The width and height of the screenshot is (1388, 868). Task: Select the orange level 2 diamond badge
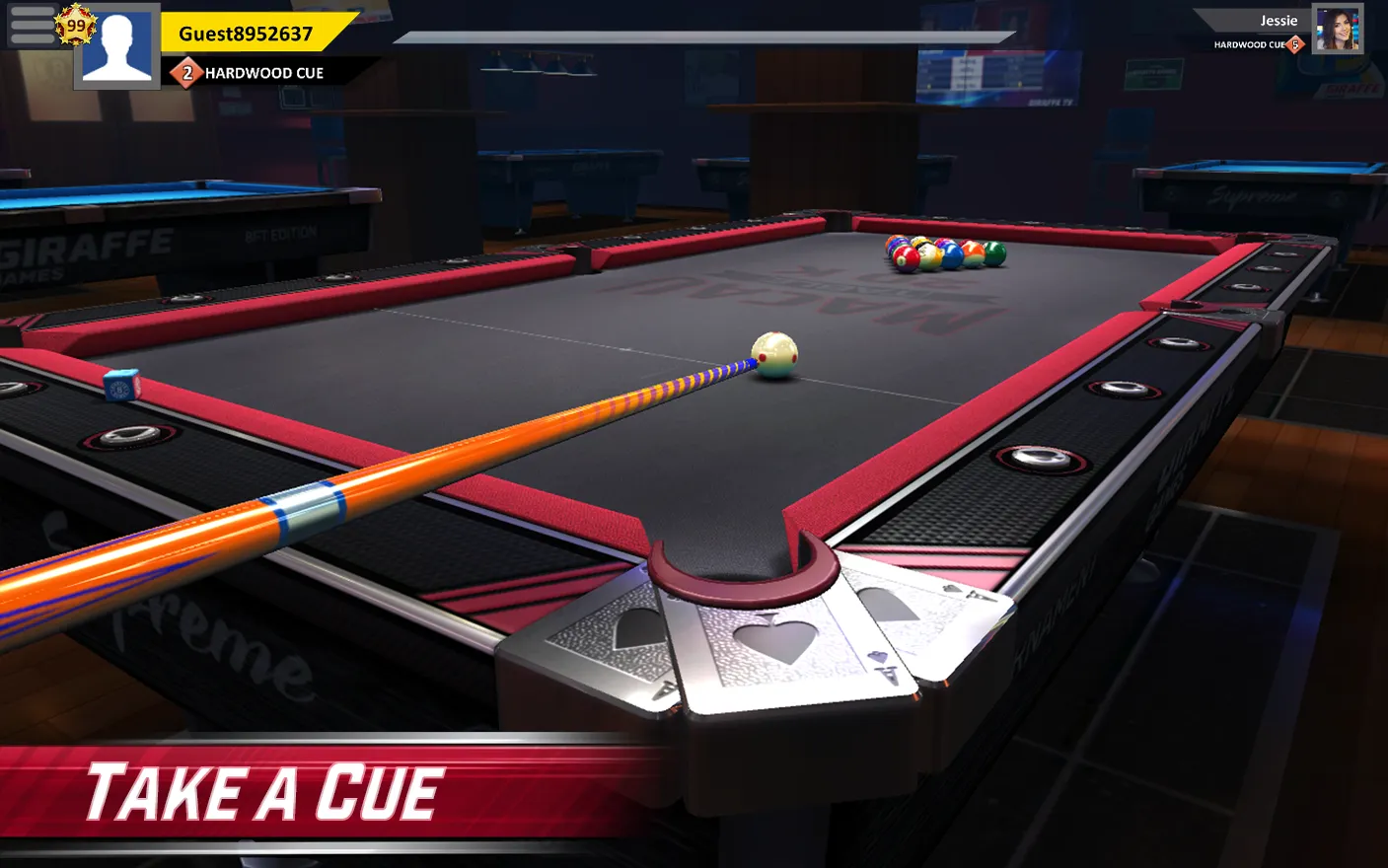[x=186, y=72]
